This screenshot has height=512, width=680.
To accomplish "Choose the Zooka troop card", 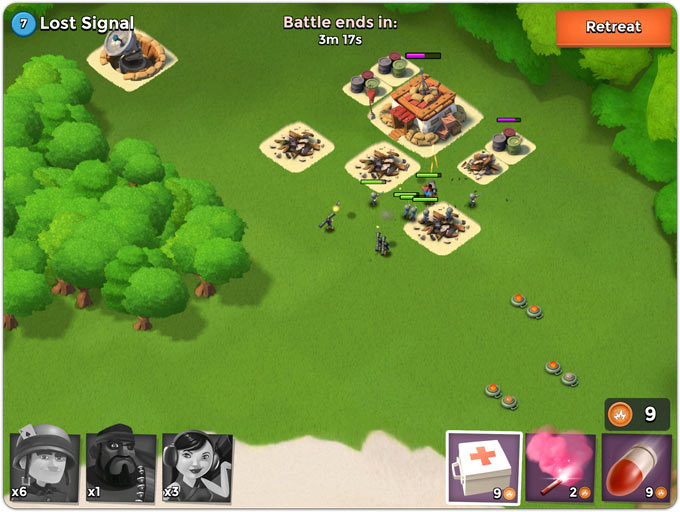I will pos(197,467).
